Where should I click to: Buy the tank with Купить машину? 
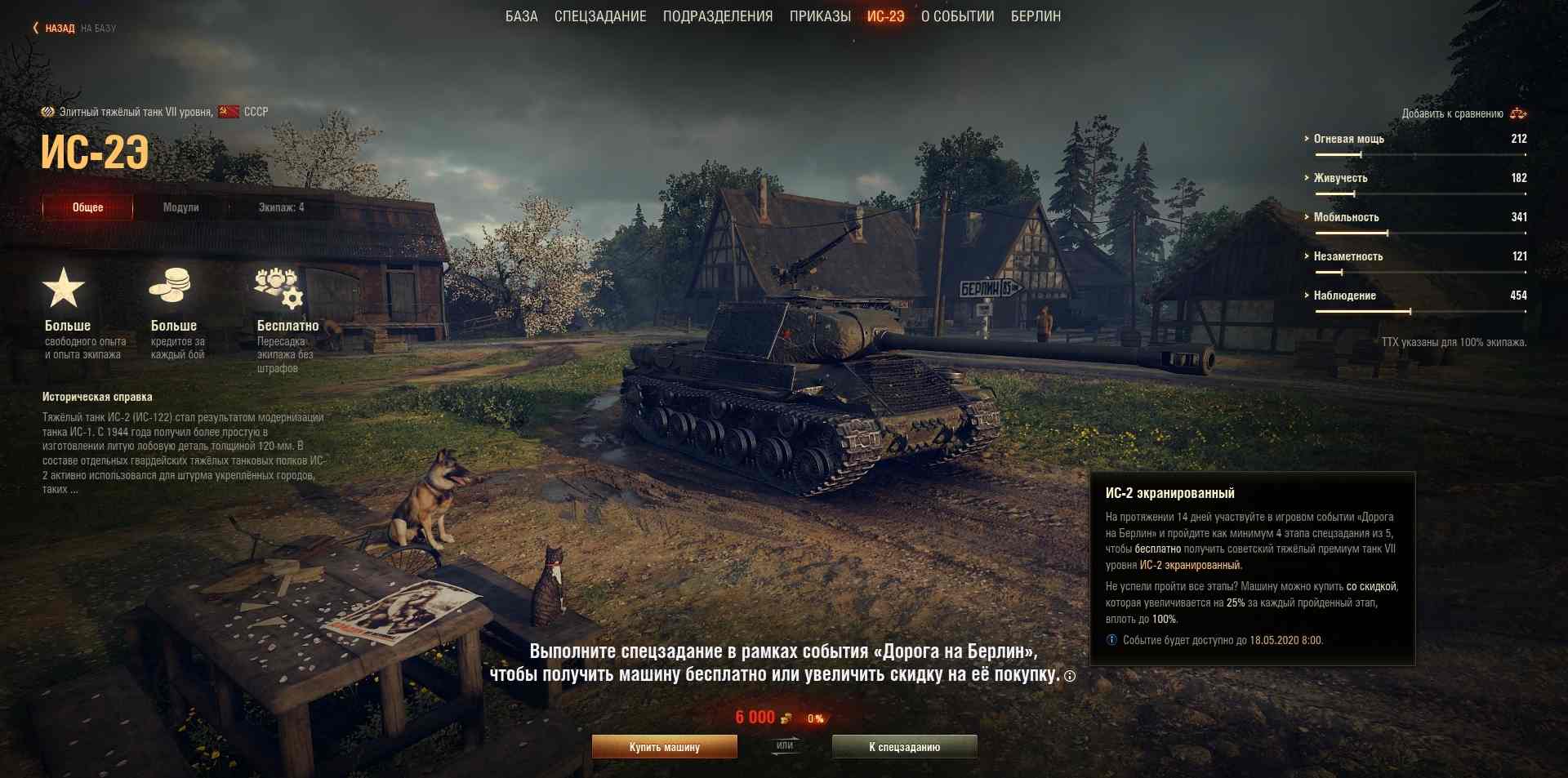[664, 747]
